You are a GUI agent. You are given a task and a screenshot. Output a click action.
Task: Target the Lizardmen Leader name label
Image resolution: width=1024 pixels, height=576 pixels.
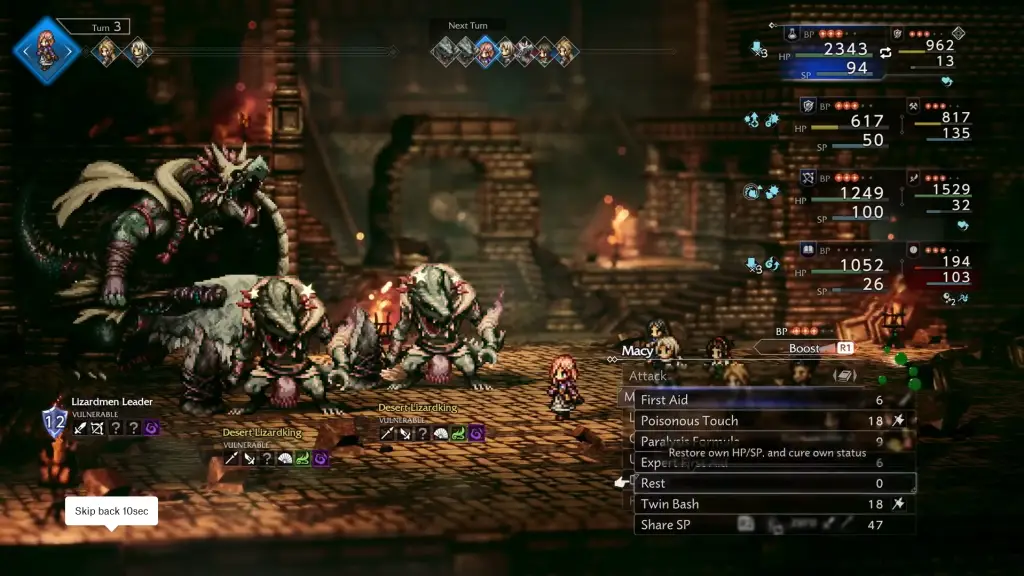coord(112,402)
